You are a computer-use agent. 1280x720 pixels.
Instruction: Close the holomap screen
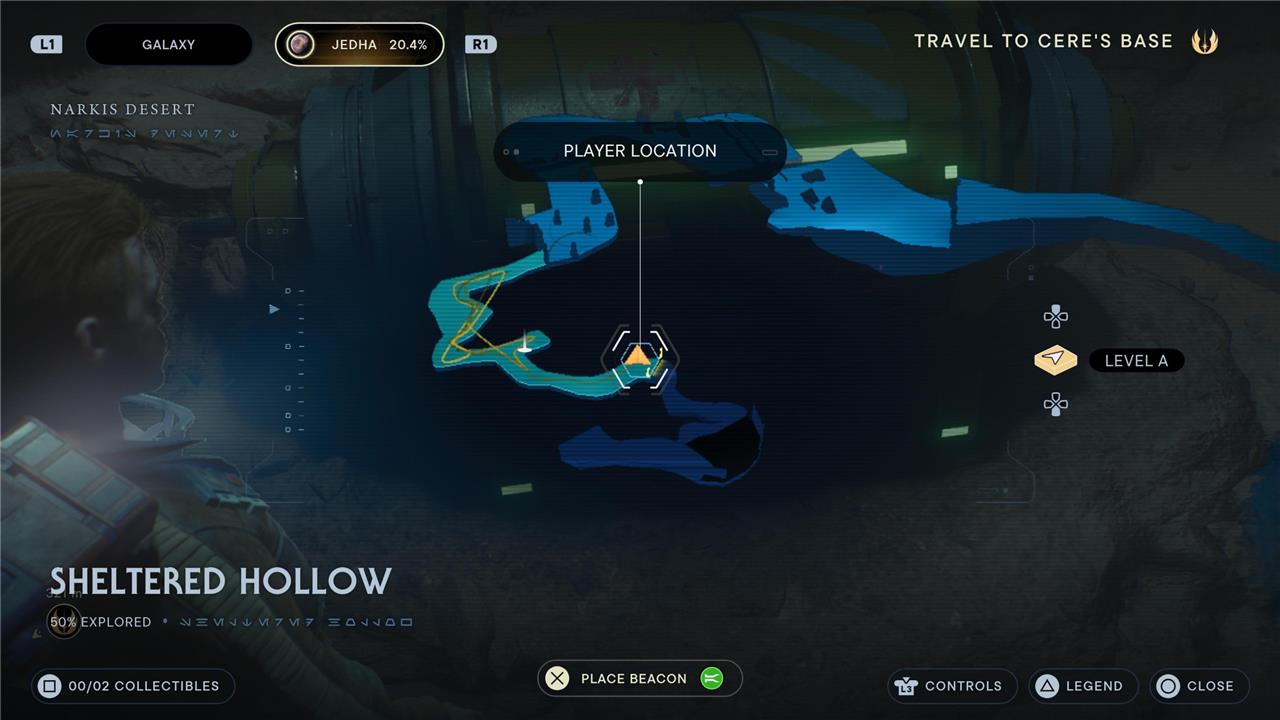1199,686
